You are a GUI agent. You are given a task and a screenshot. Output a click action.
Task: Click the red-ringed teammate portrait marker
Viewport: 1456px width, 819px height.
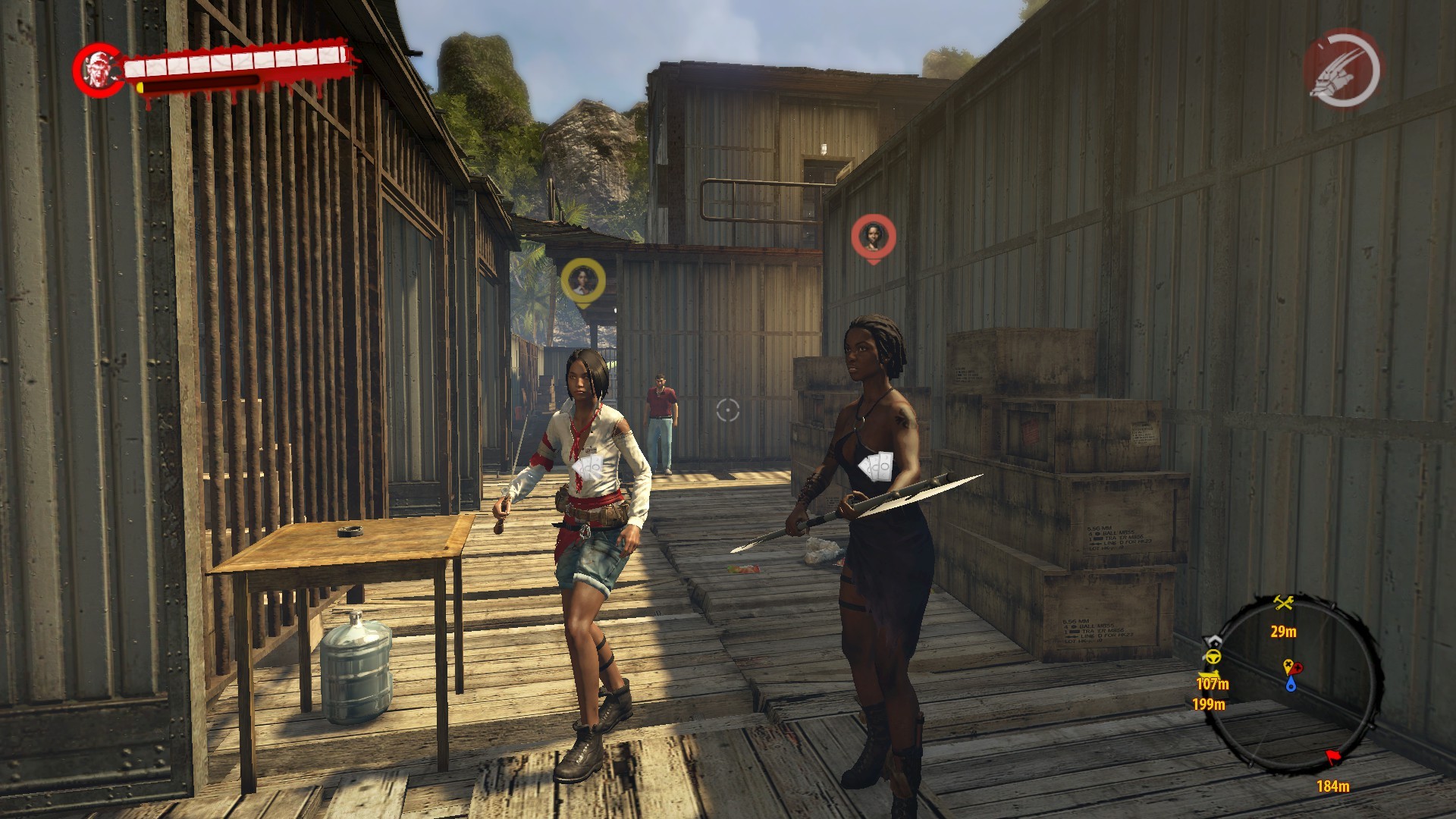click(873, 236)
